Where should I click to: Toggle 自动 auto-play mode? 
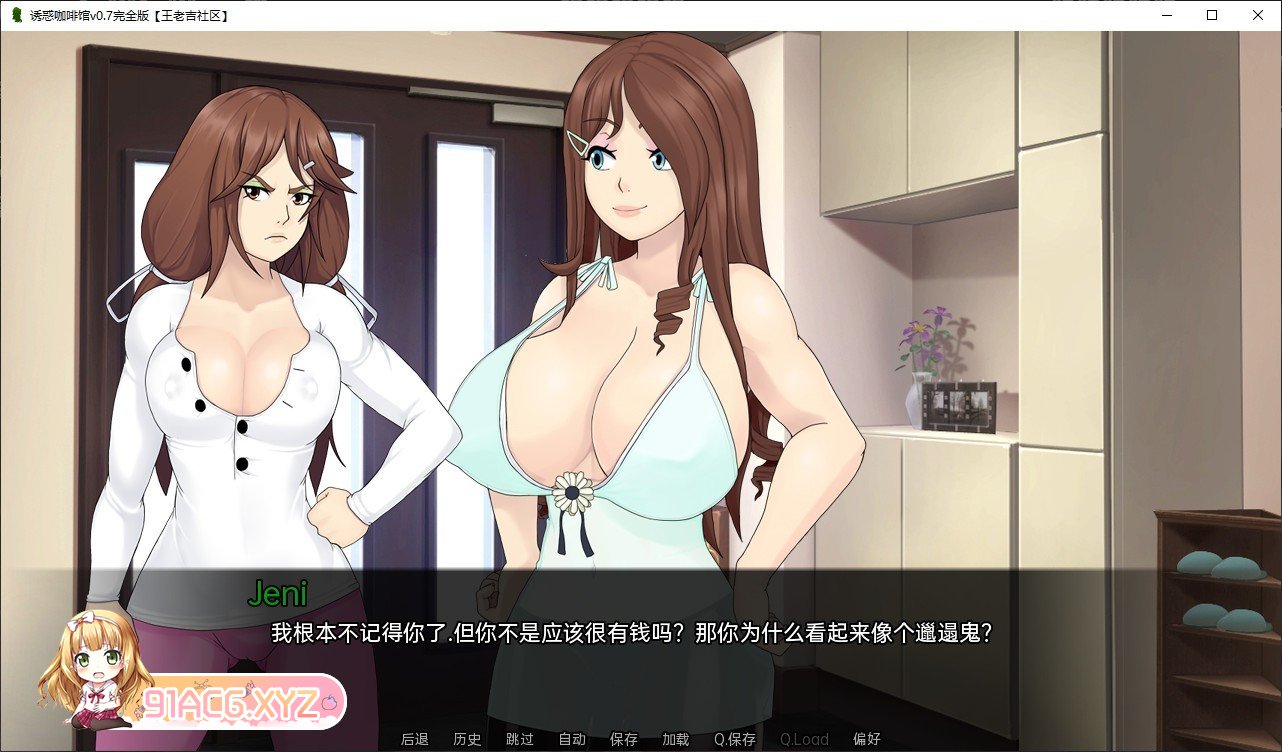571,740
